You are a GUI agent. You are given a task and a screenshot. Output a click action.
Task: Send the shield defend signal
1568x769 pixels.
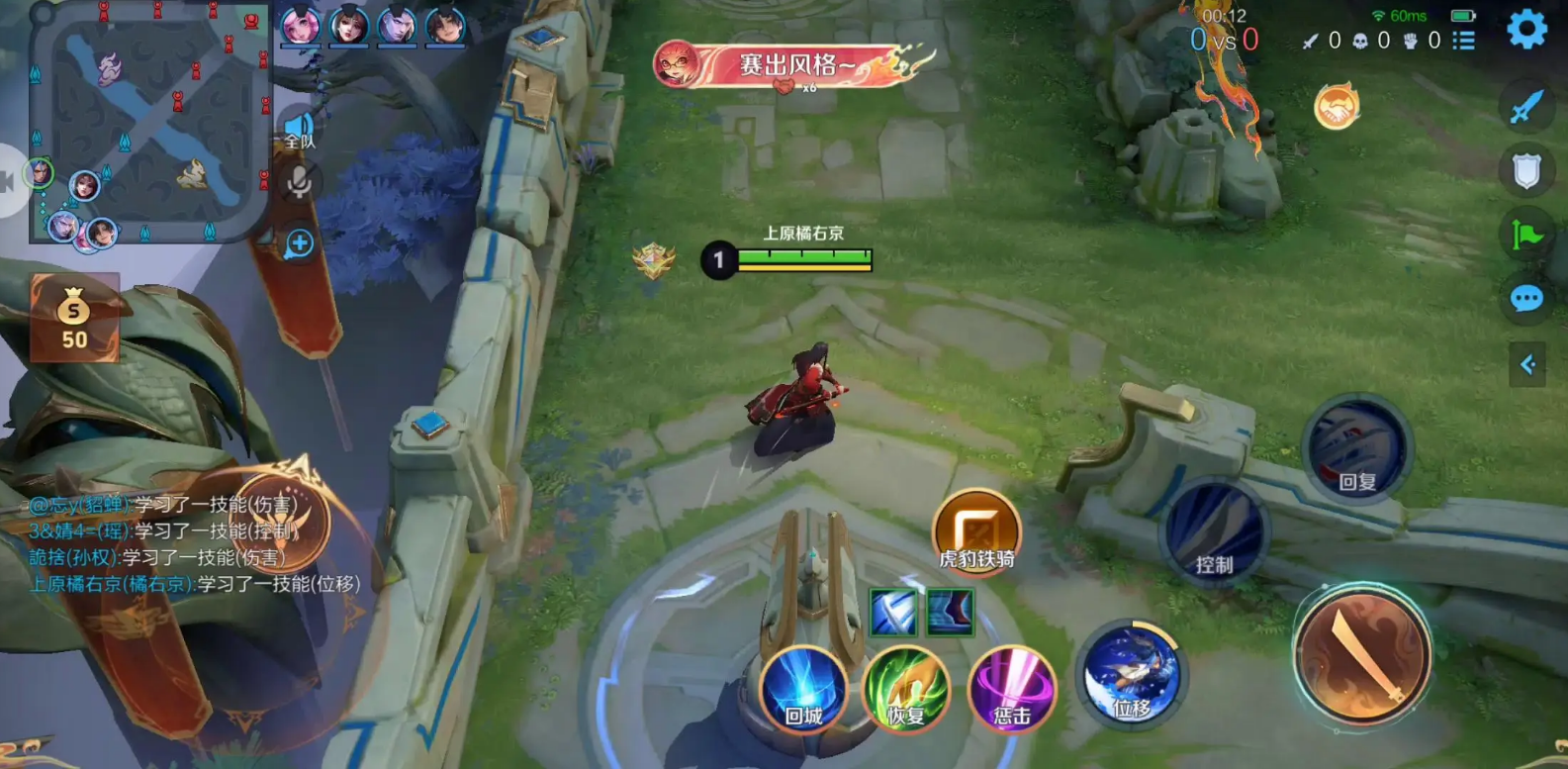[x=1526, y=171]
